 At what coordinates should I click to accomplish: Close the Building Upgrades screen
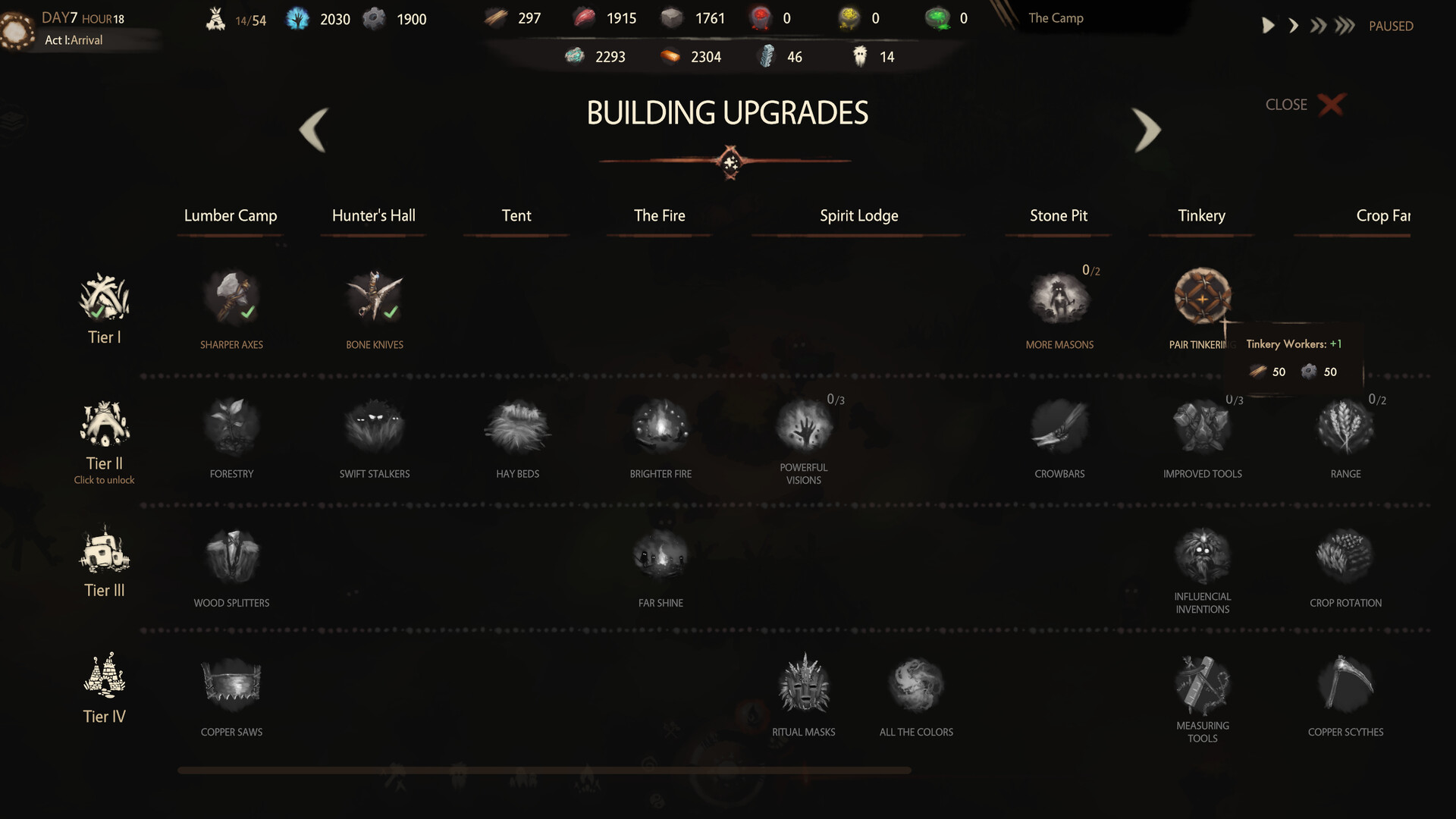1332,105
